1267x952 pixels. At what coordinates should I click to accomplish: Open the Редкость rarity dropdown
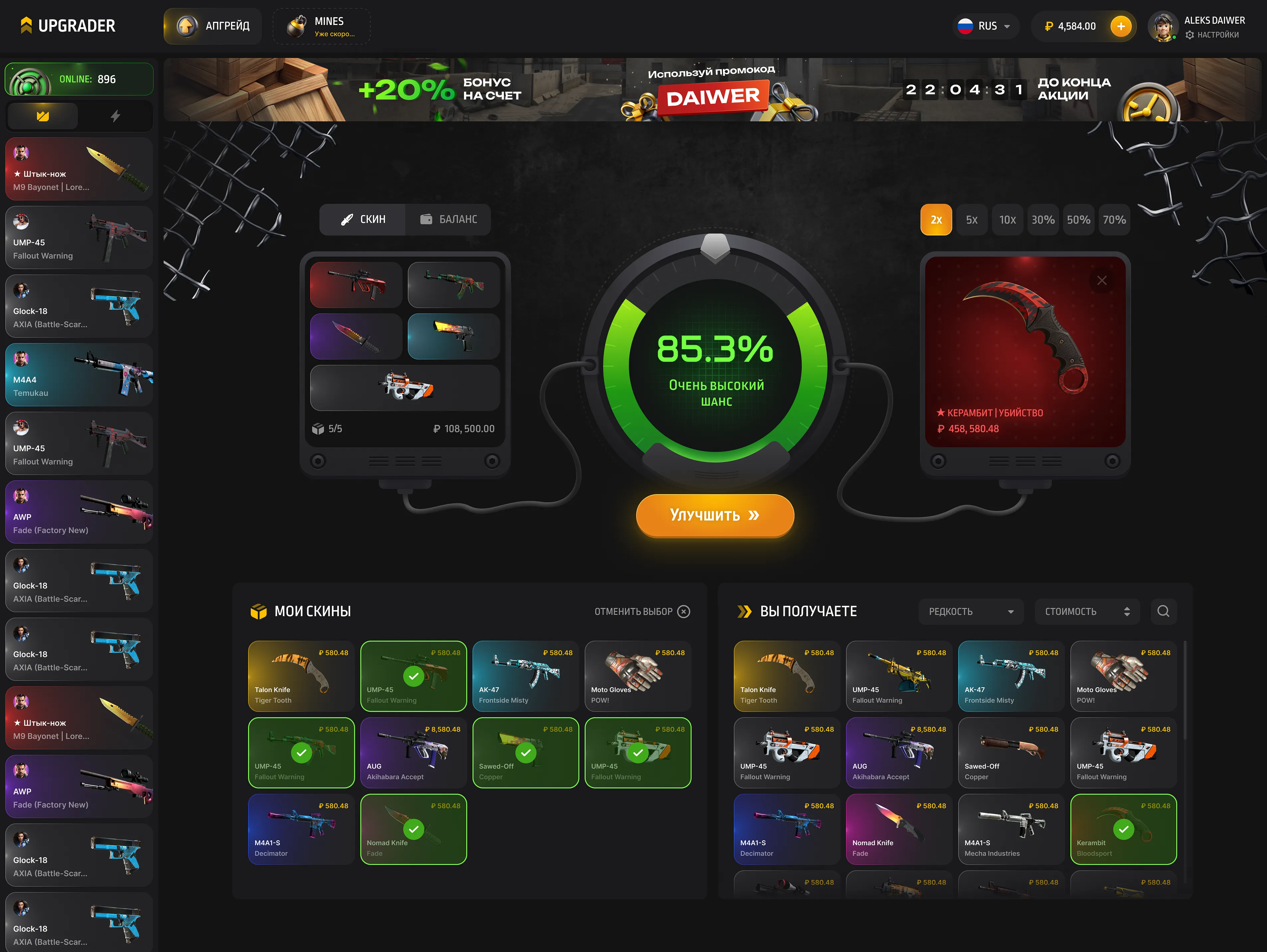point(970,612)
